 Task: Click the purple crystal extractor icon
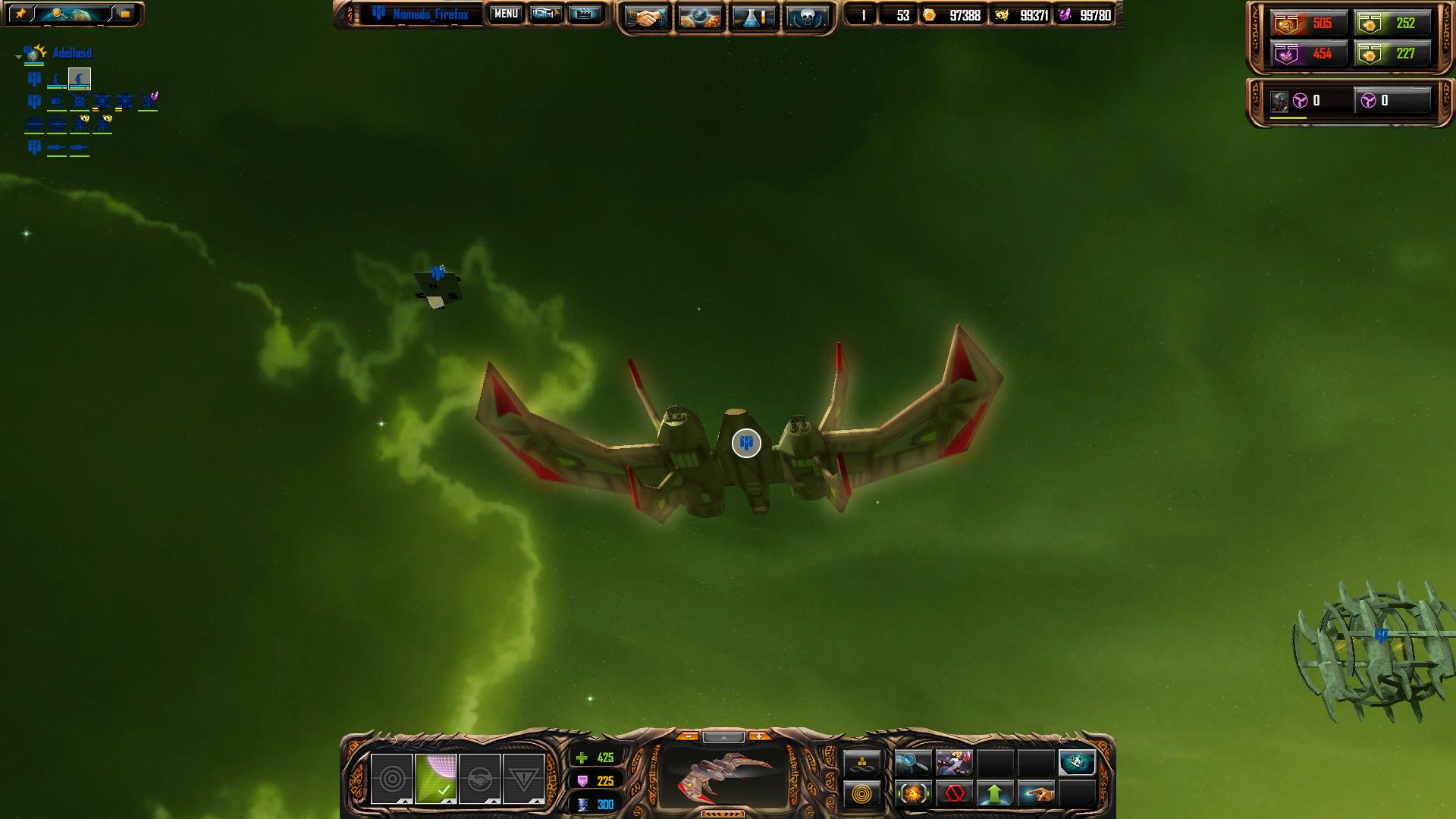point(149,100)
